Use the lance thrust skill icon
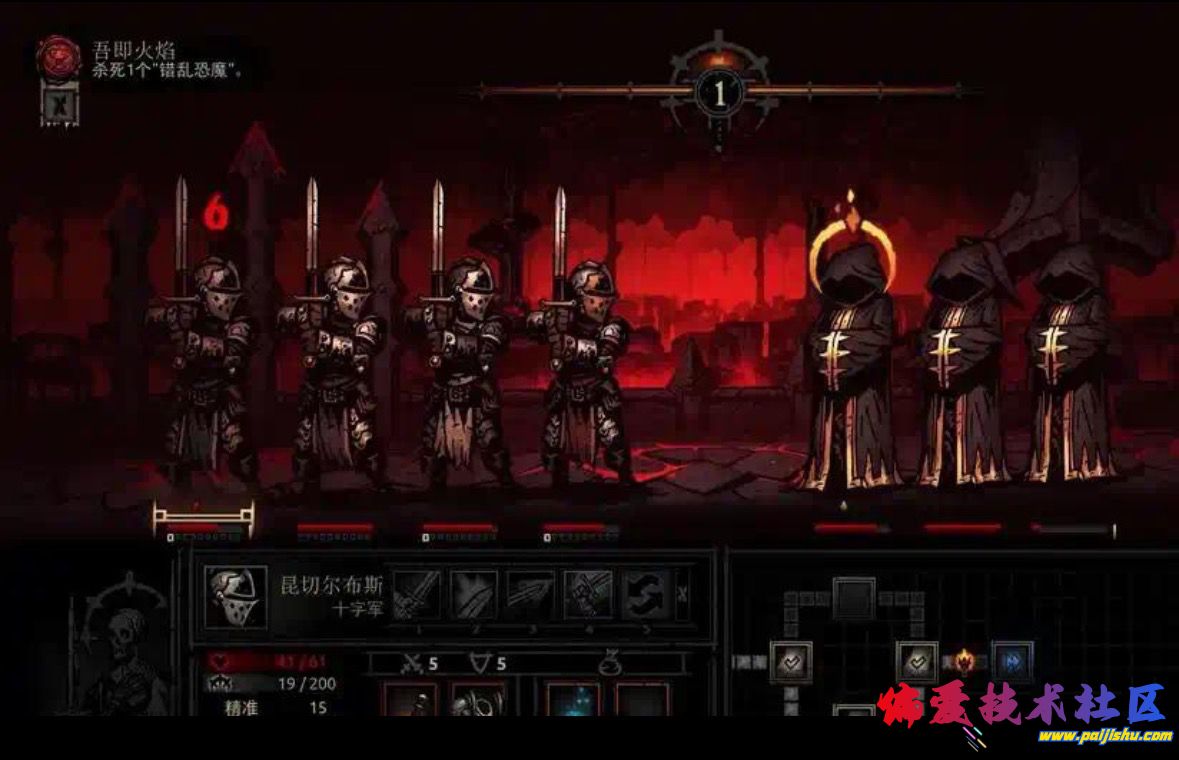The height and width of the screenshot is (760, 1179). click(530, 594)
